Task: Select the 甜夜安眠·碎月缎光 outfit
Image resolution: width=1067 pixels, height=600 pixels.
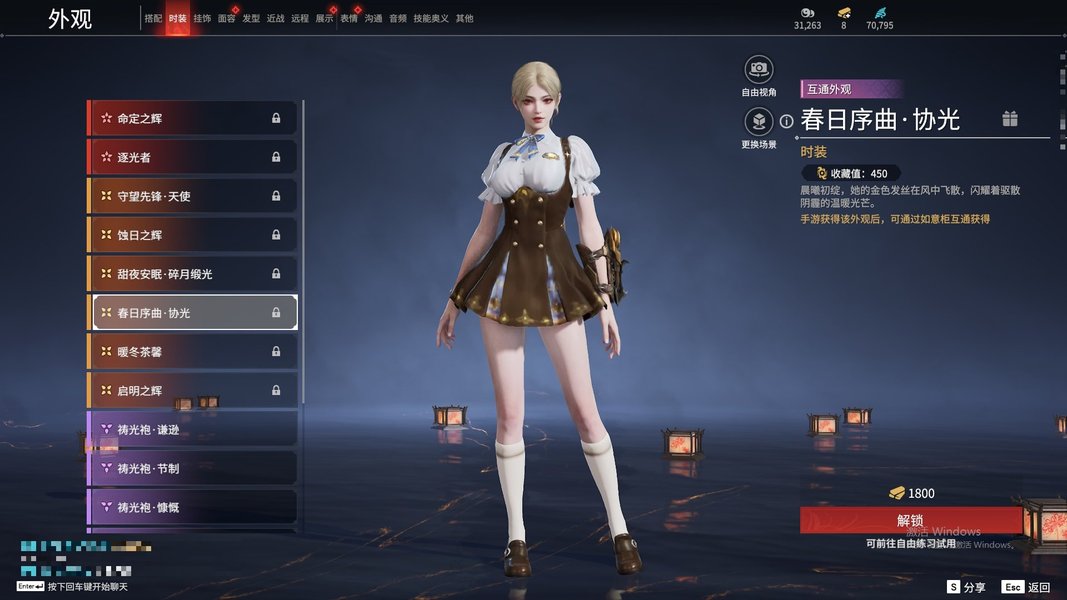Action: click(x=194, y=274)
